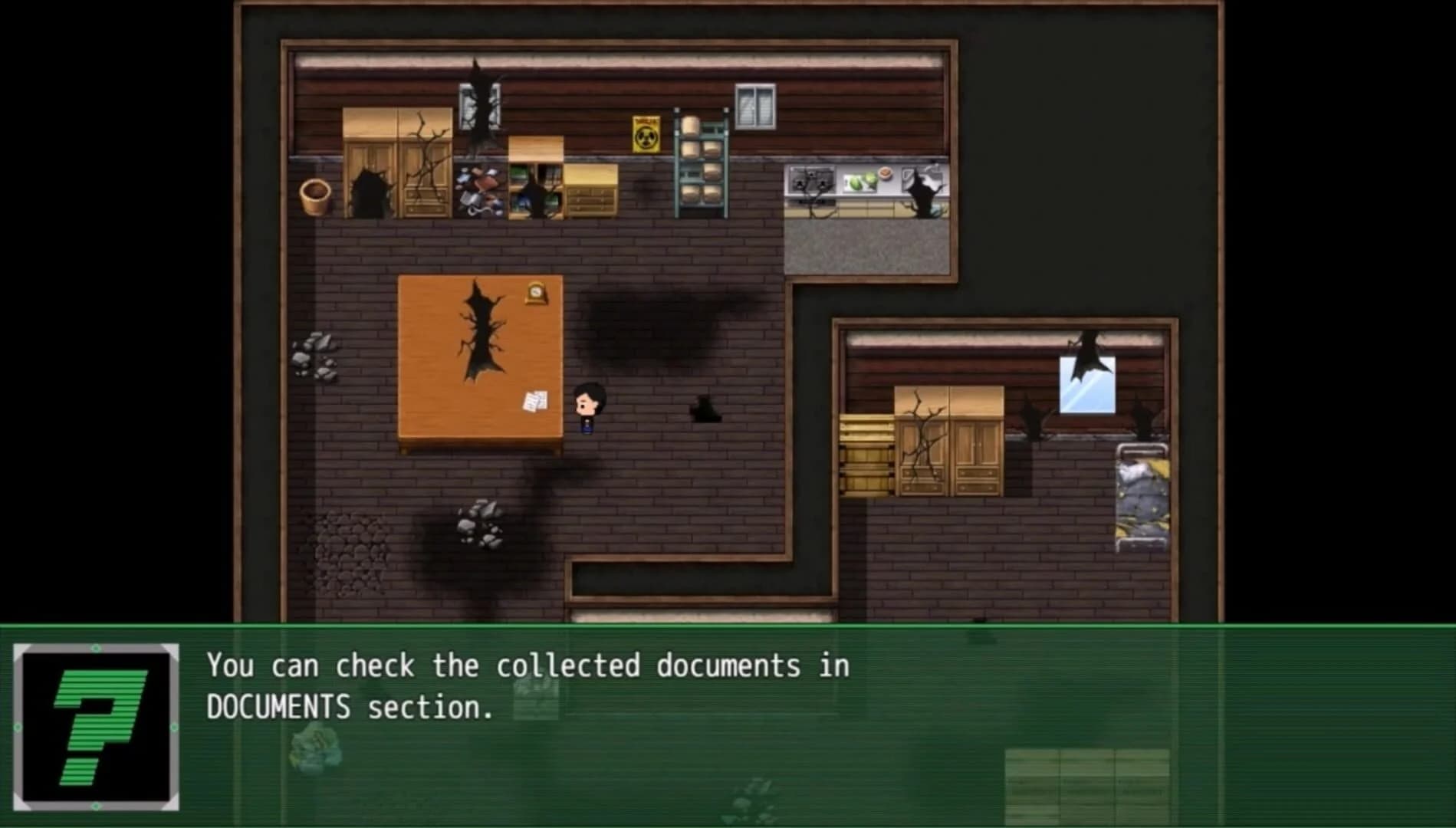Select the papers lying on the table
Screen dimensions: 1456x828
[534, 401]
